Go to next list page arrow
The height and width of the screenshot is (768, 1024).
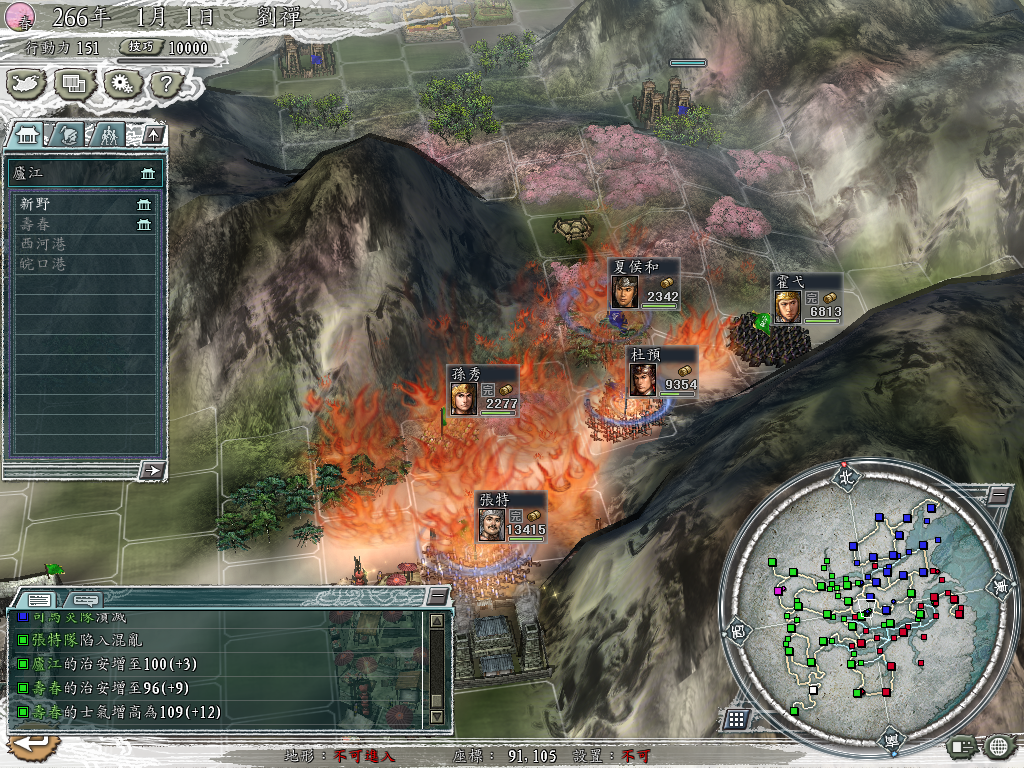[x=152, y=470]
